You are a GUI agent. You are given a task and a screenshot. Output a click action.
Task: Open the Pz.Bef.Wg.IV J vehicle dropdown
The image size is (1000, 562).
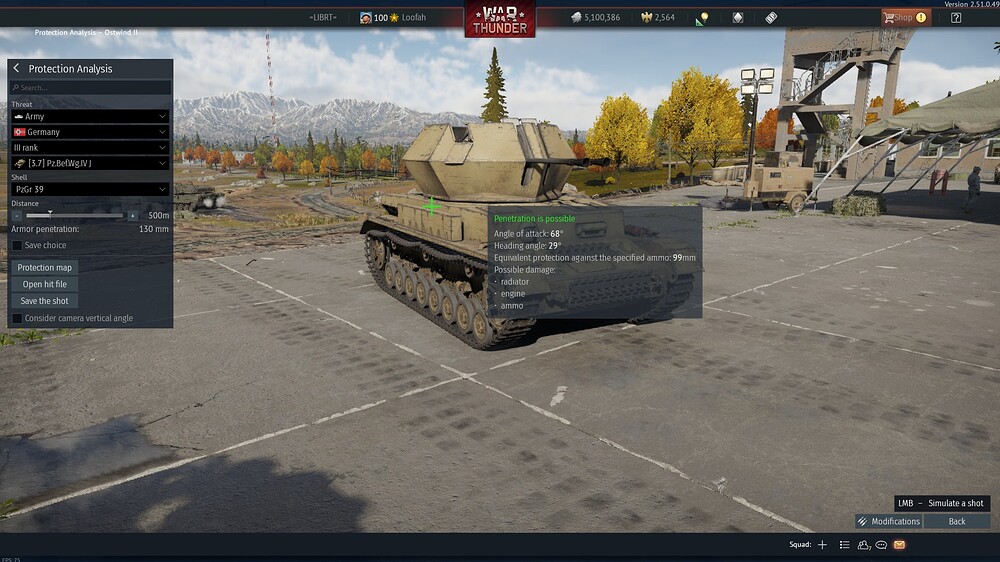click(89, 163)
